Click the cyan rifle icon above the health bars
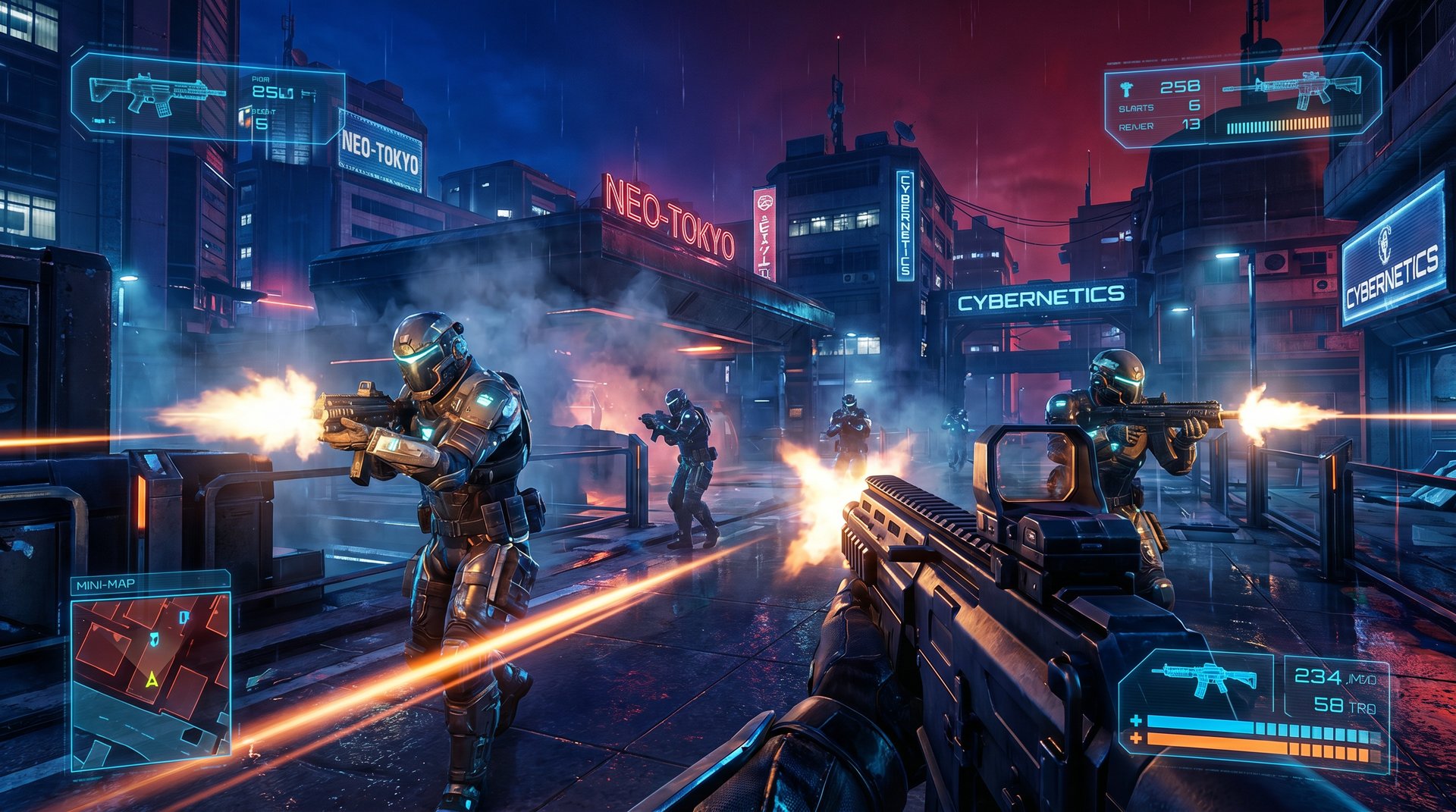Screen dimensions: 1456x812 pos(1203,677)
